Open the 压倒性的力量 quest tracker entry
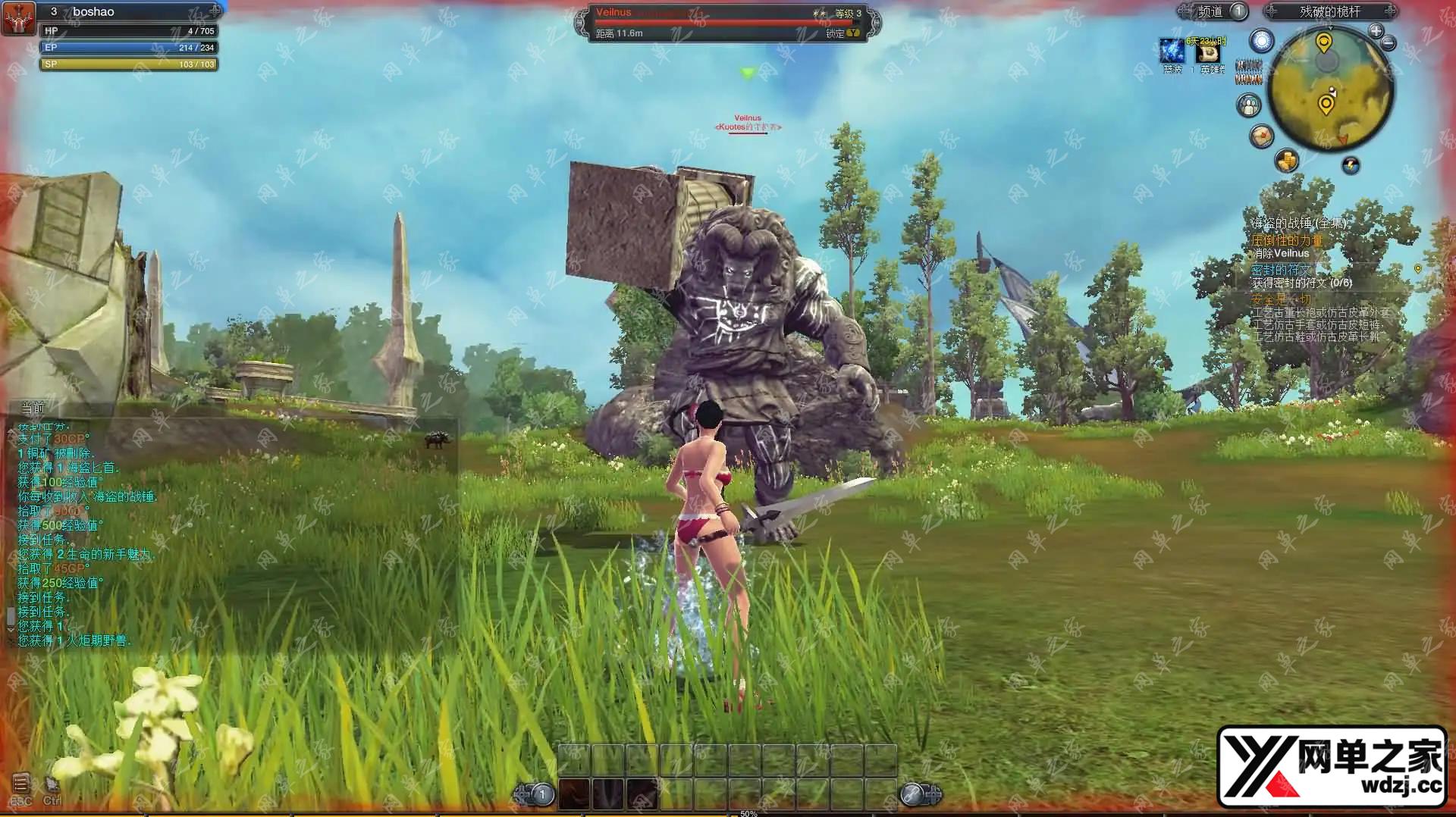Screen dimensions: 1456x817 [x=1287, y=240]
